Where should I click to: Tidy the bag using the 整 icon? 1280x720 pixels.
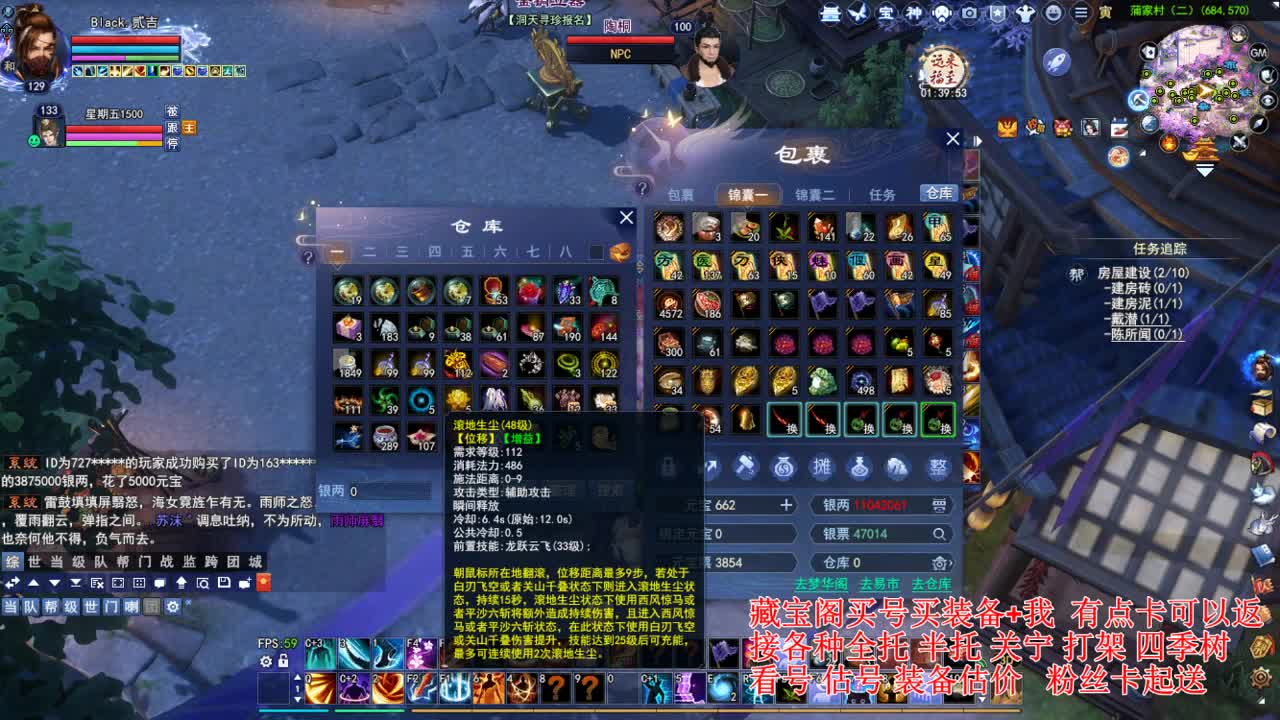938,464
